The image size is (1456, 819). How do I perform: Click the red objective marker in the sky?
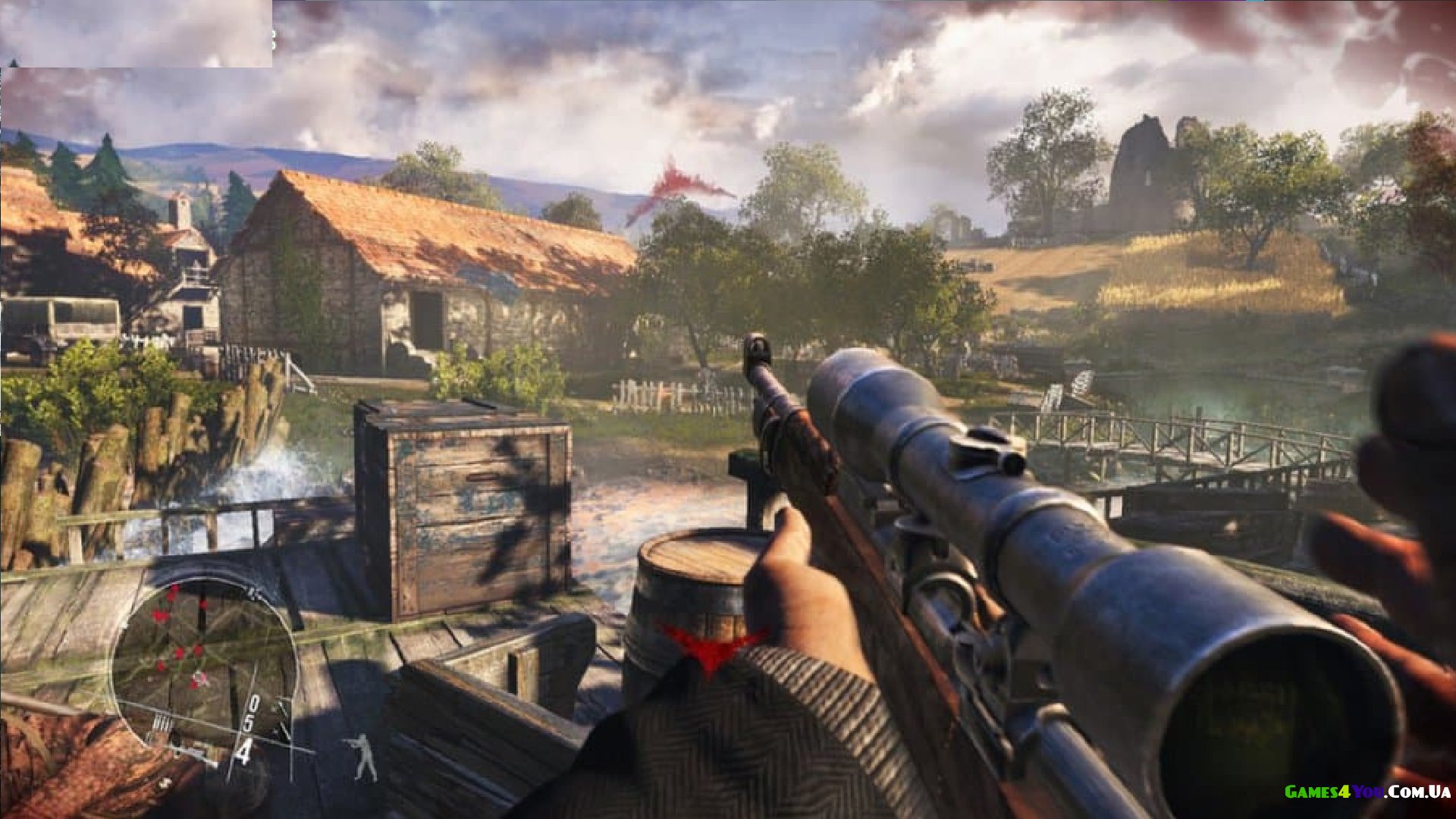675,187
